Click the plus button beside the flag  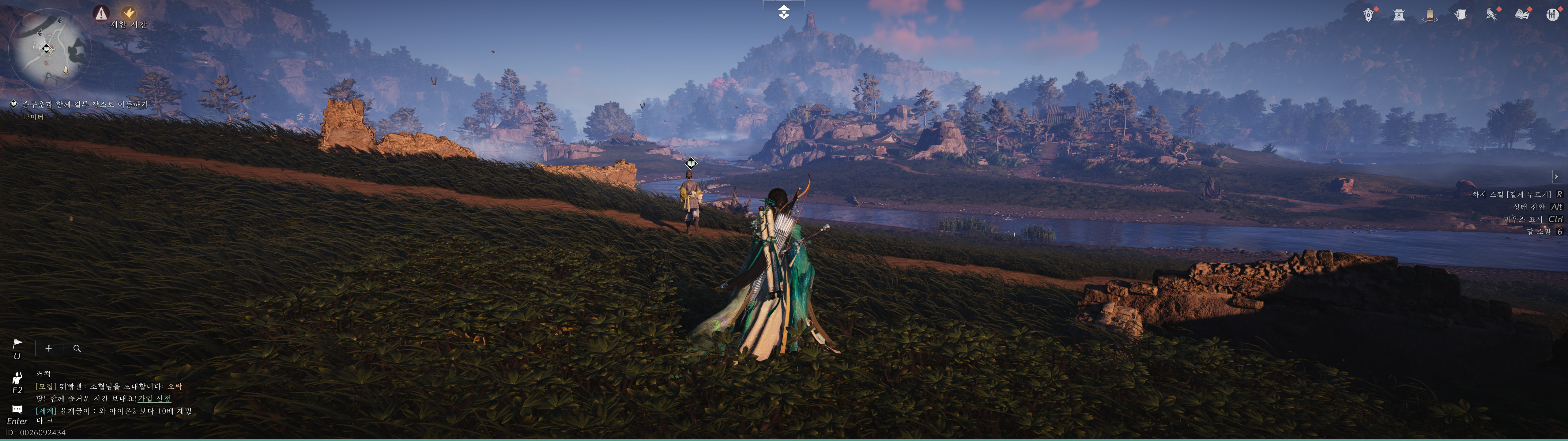click(x=49, y=349)
